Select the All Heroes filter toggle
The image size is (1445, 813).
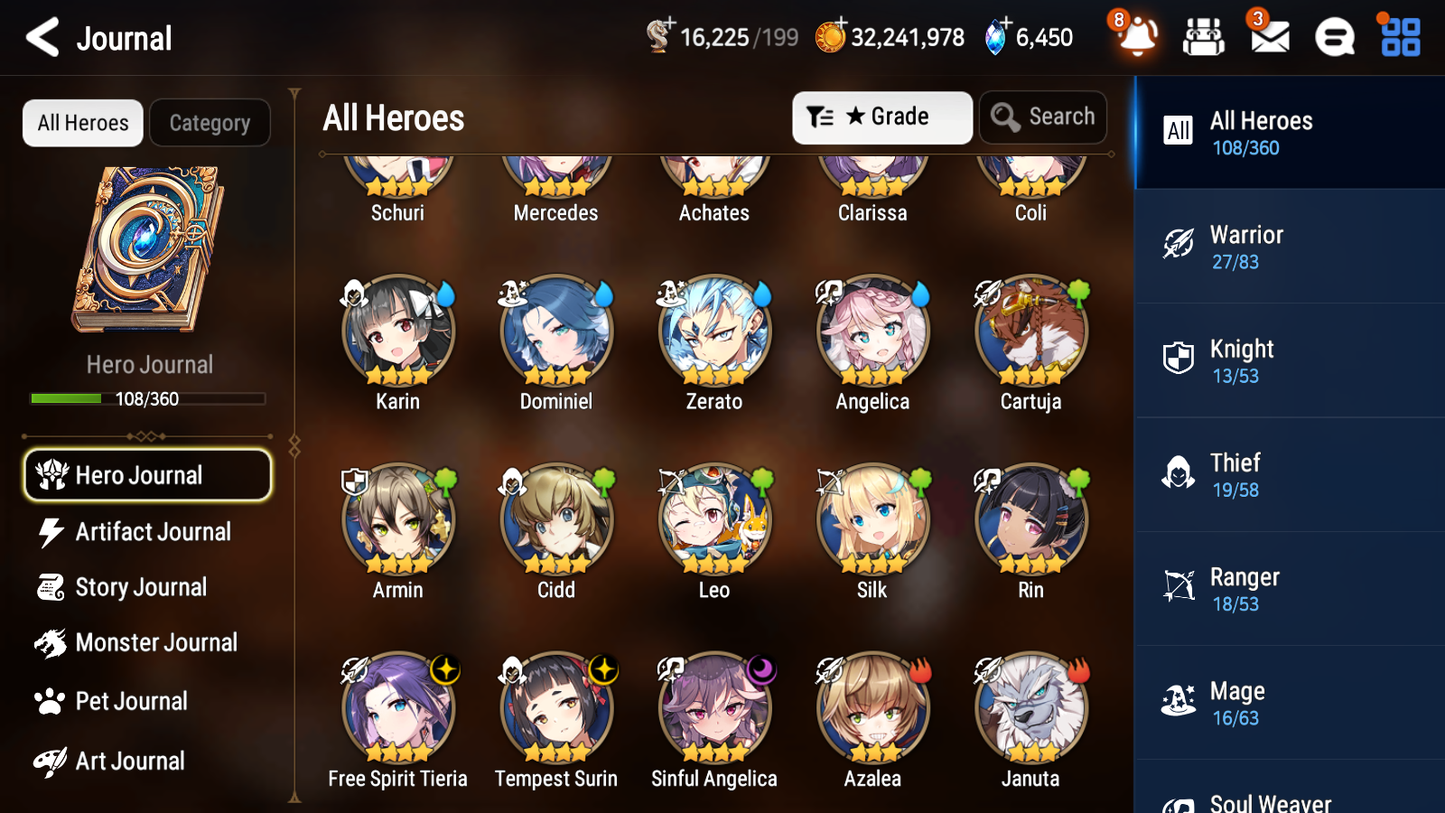(82, 123)
